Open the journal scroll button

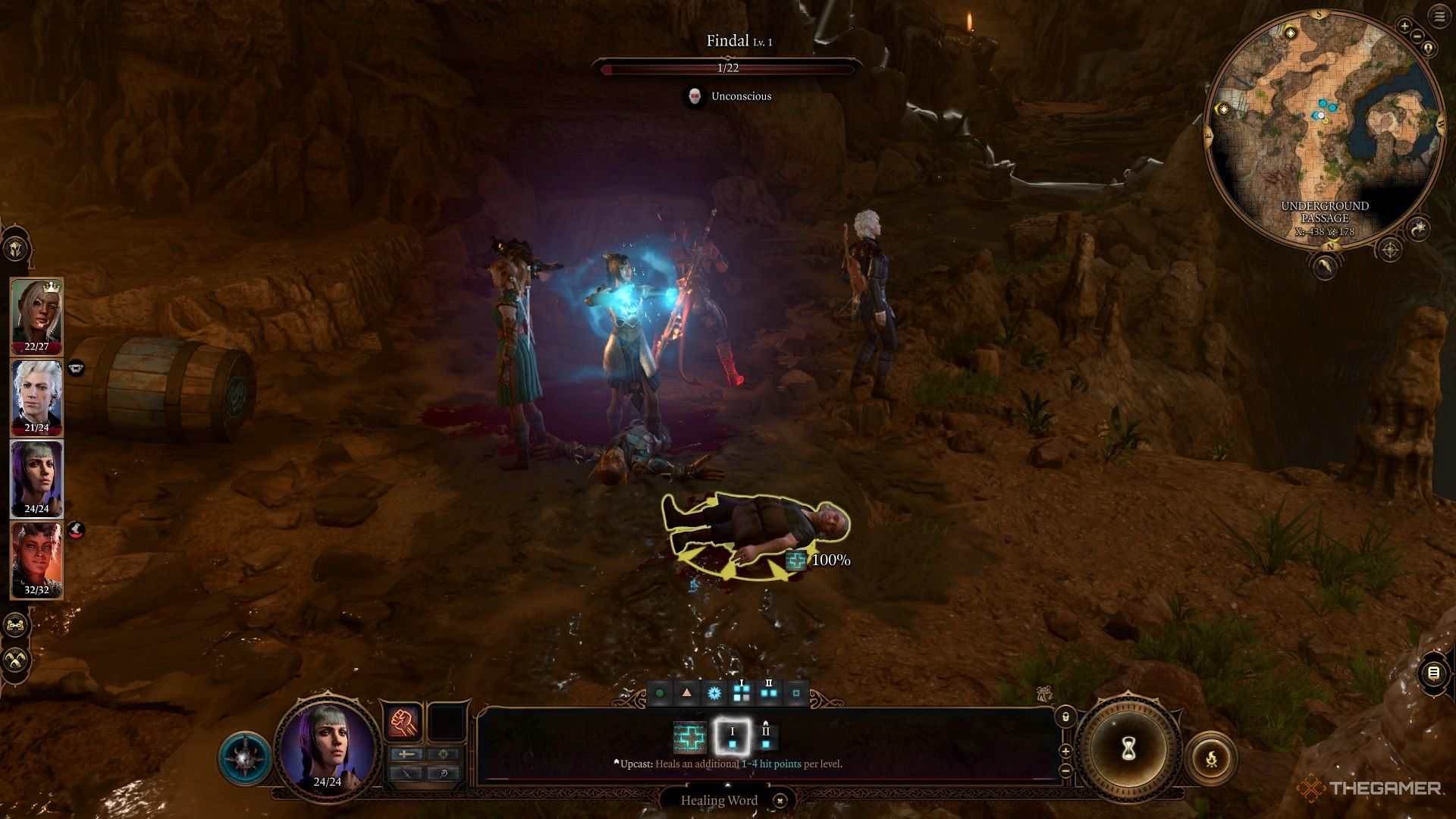(1432, 673)
